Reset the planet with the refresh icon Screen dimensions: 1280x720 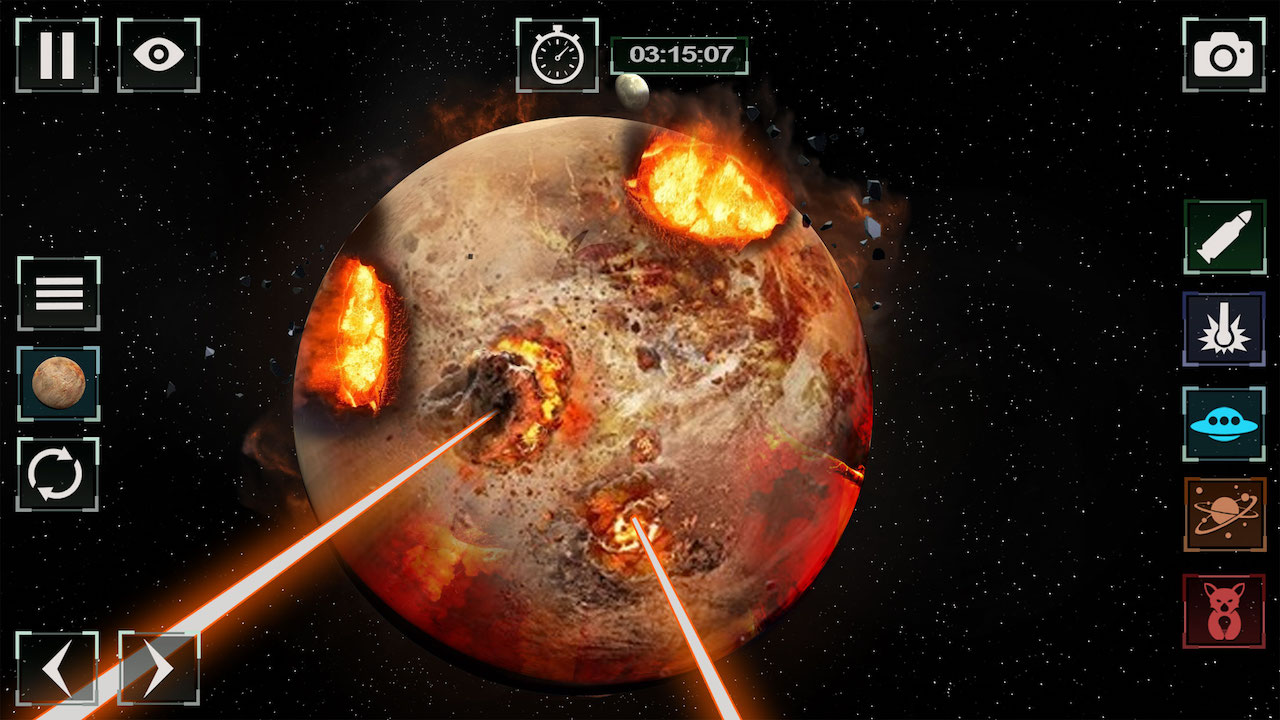pos(57,470)
